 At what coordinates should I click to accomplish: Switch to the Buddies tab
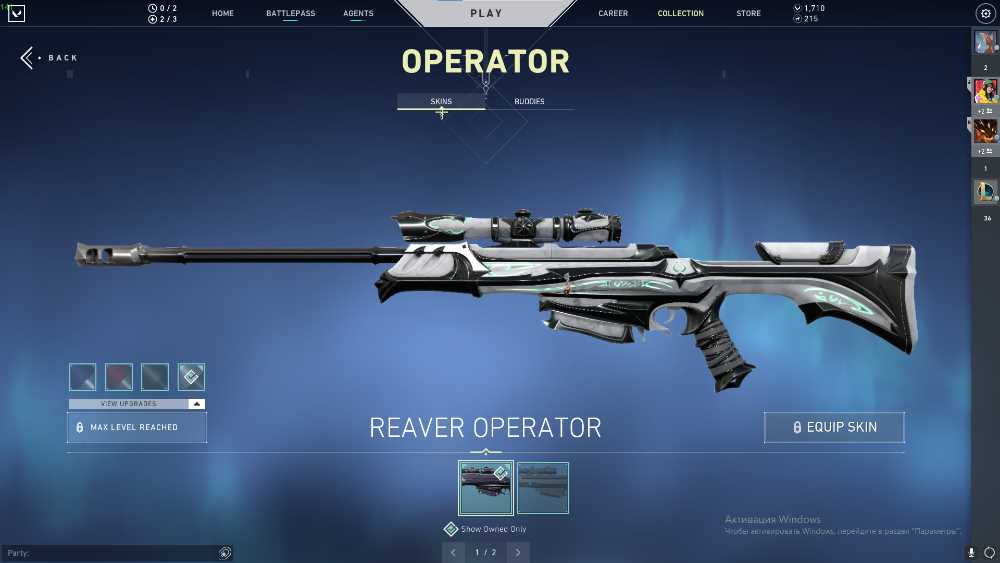529,102
